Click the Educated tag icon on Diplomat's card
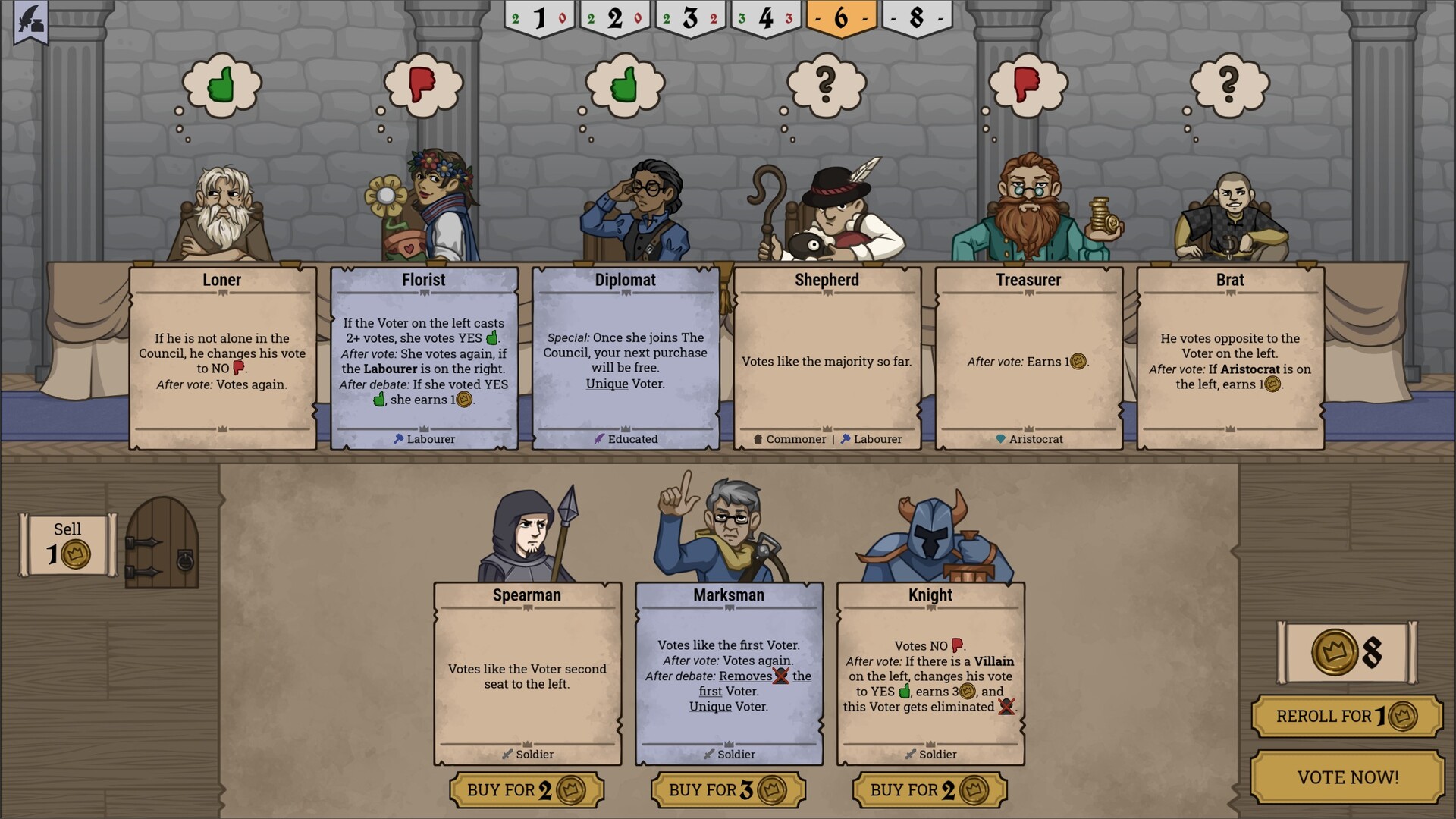 tap(598, 438)
